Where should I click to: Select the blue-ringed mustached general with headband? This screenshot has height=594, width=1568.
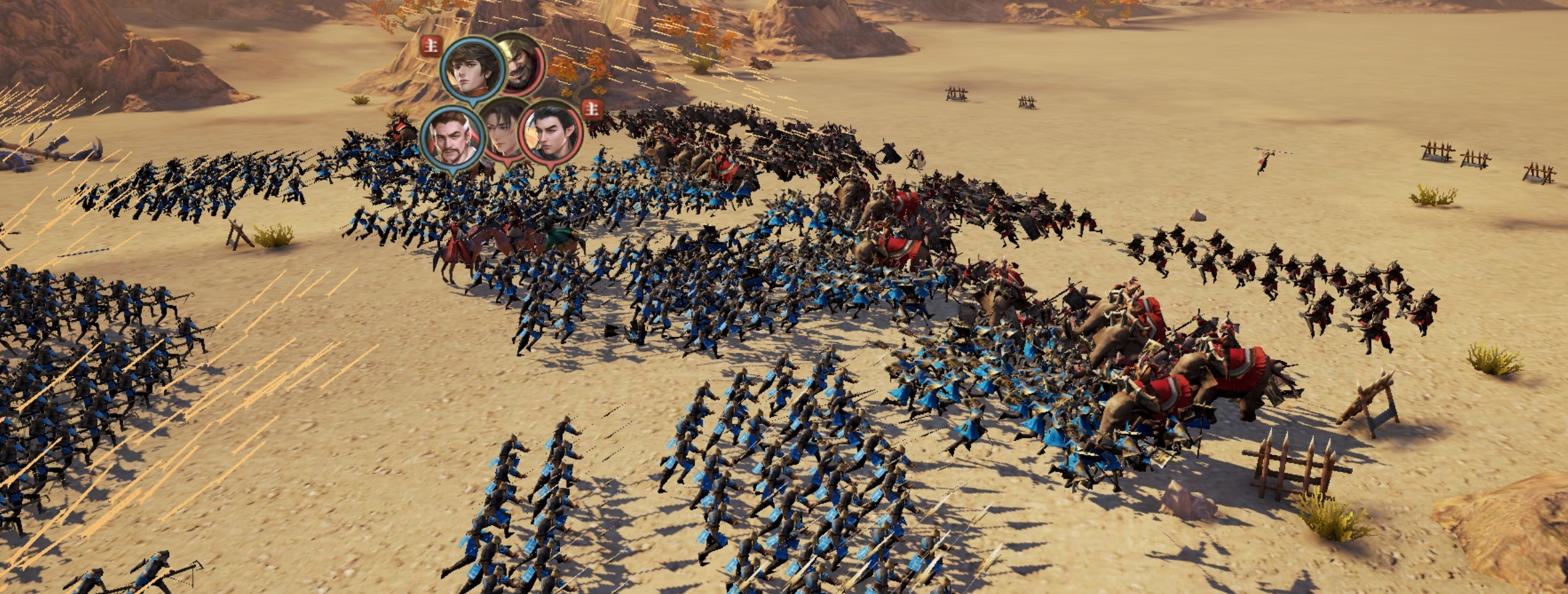click(x=452, y=136)
